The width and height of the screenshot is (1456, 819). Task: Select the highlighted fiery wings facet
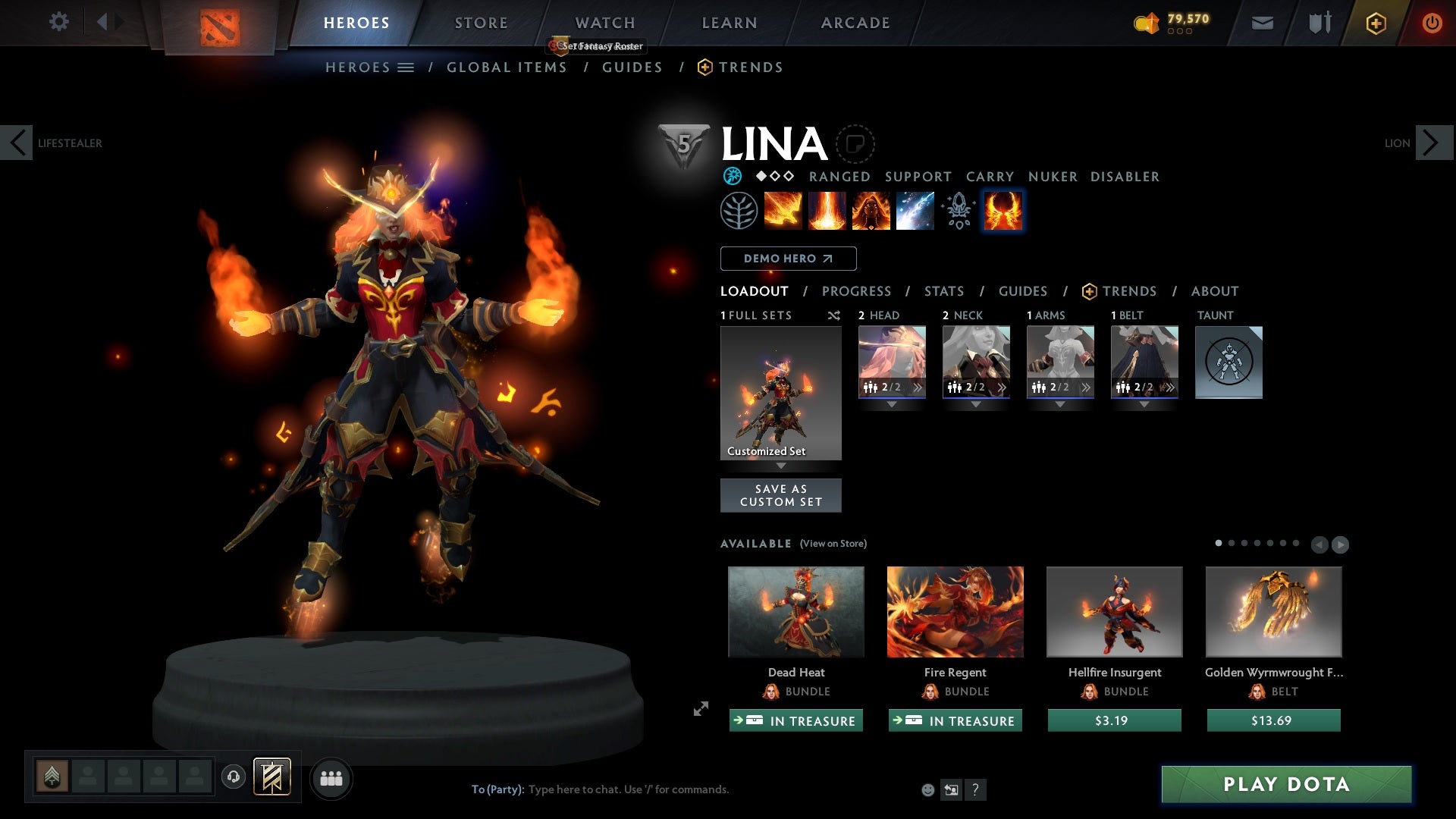(1003, 211)
